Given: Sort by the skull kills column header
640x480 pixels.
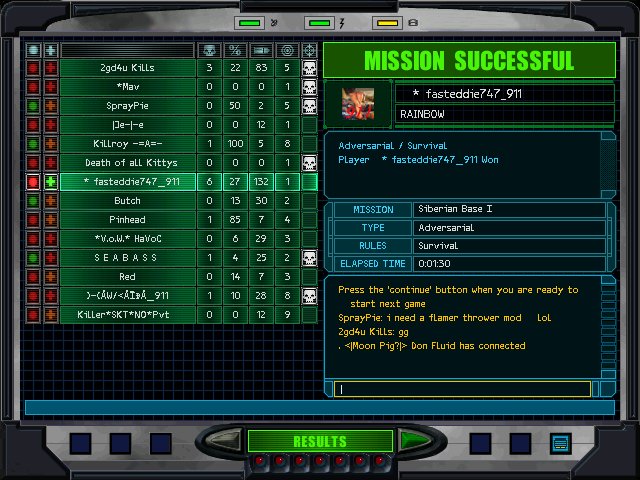Looking at the screenshot, I should tap(209, 49).
